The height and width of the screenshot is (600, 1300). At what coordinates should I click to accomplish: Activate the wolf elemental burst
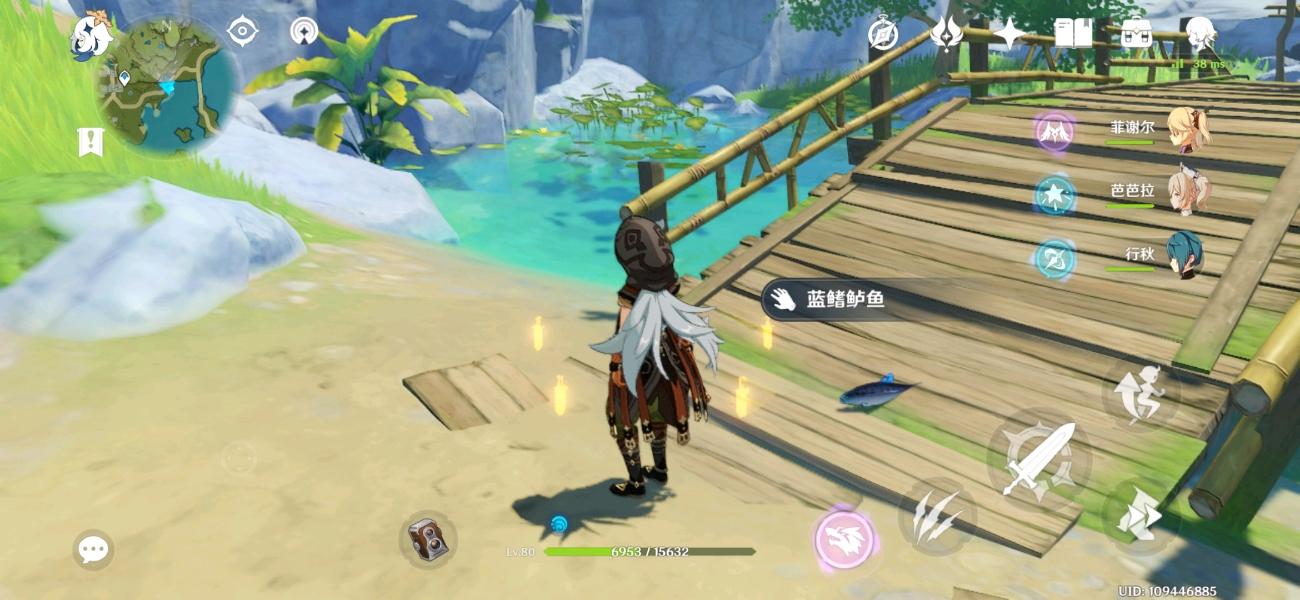tap(845, 540)
